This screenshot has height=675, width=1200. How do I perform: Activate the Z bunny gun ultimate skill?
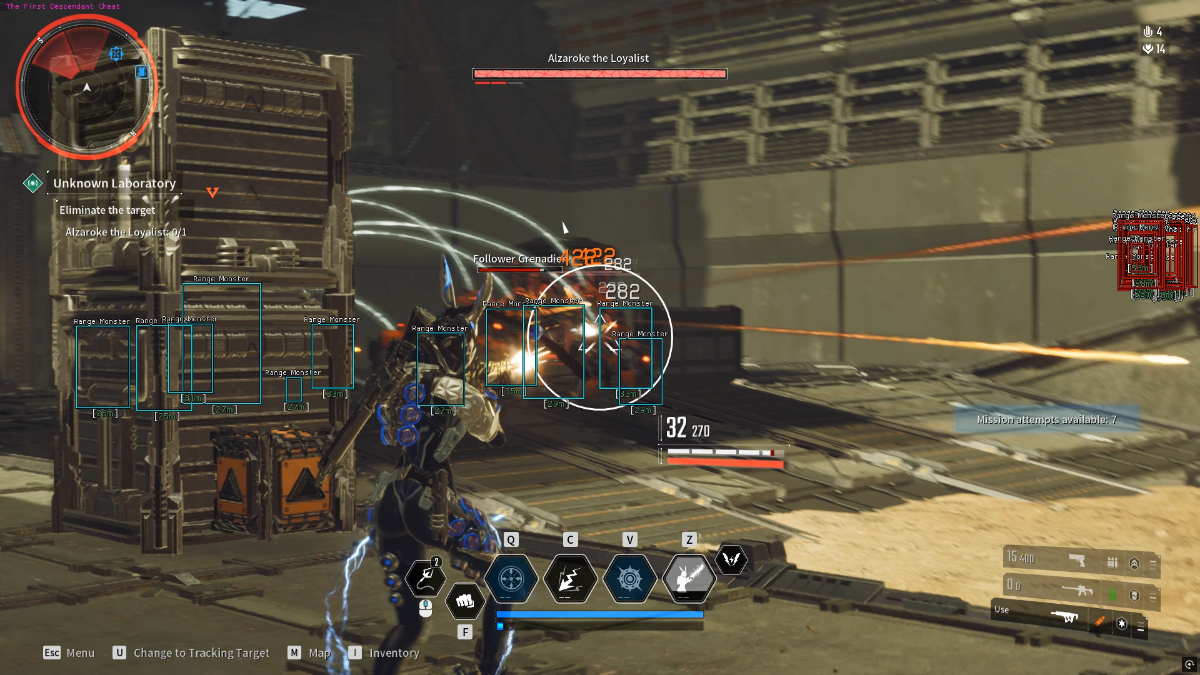point(689,578)
